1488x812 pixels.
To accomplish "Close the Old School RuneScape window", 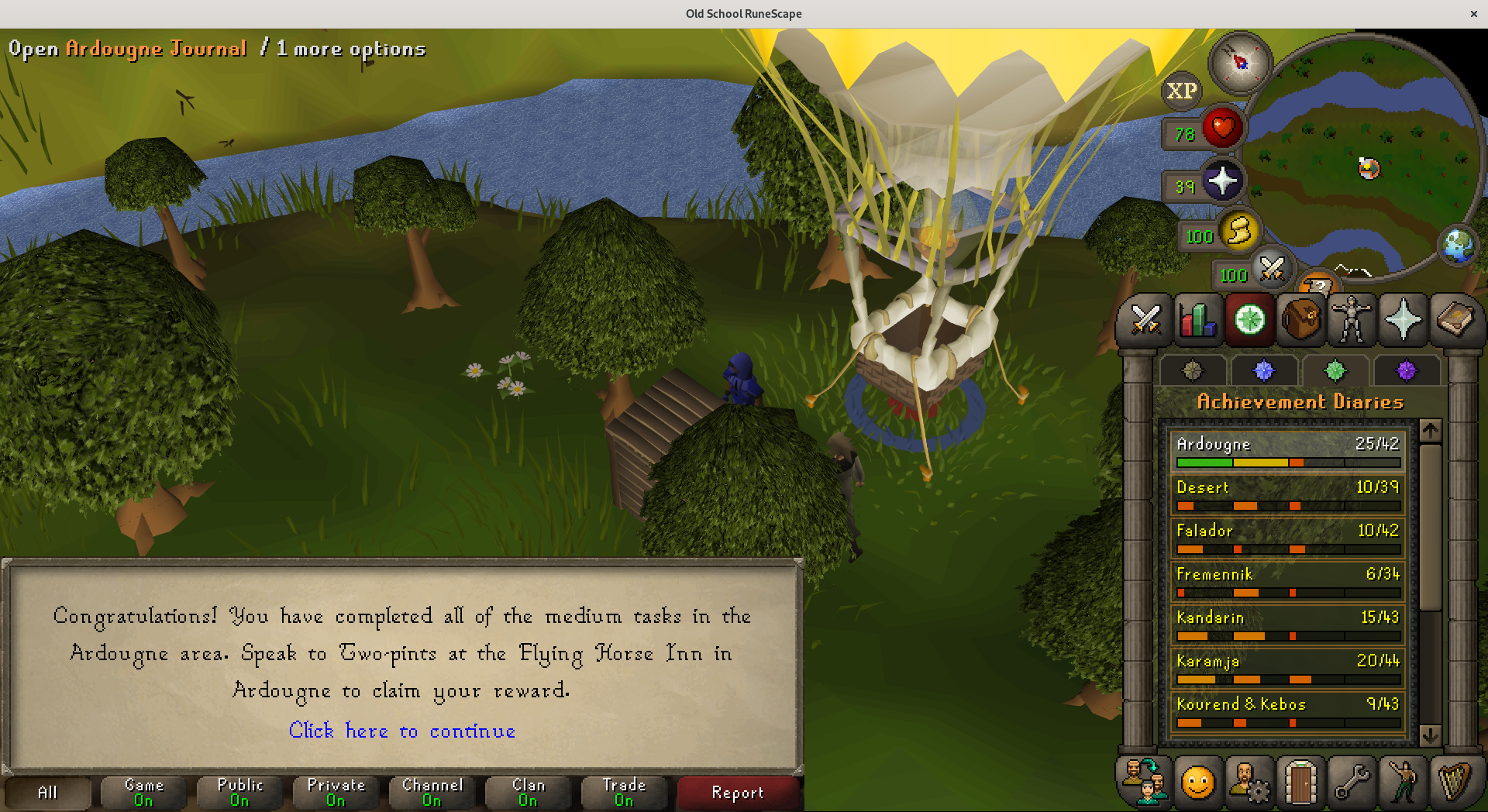I will (1473, 13).
